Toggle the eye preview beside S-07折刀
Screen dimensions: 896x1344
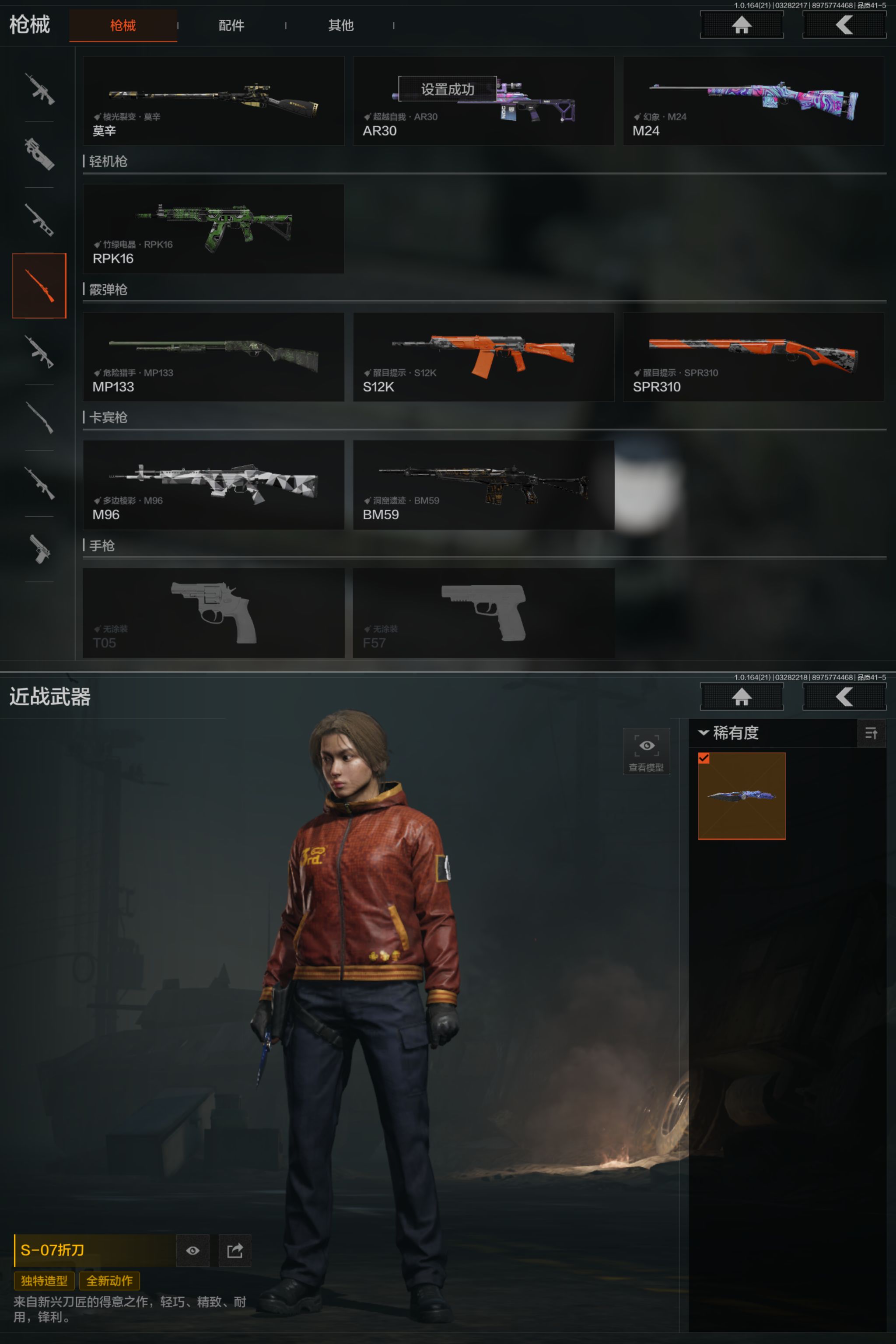pyautogui.click(x=192, y=1250)
